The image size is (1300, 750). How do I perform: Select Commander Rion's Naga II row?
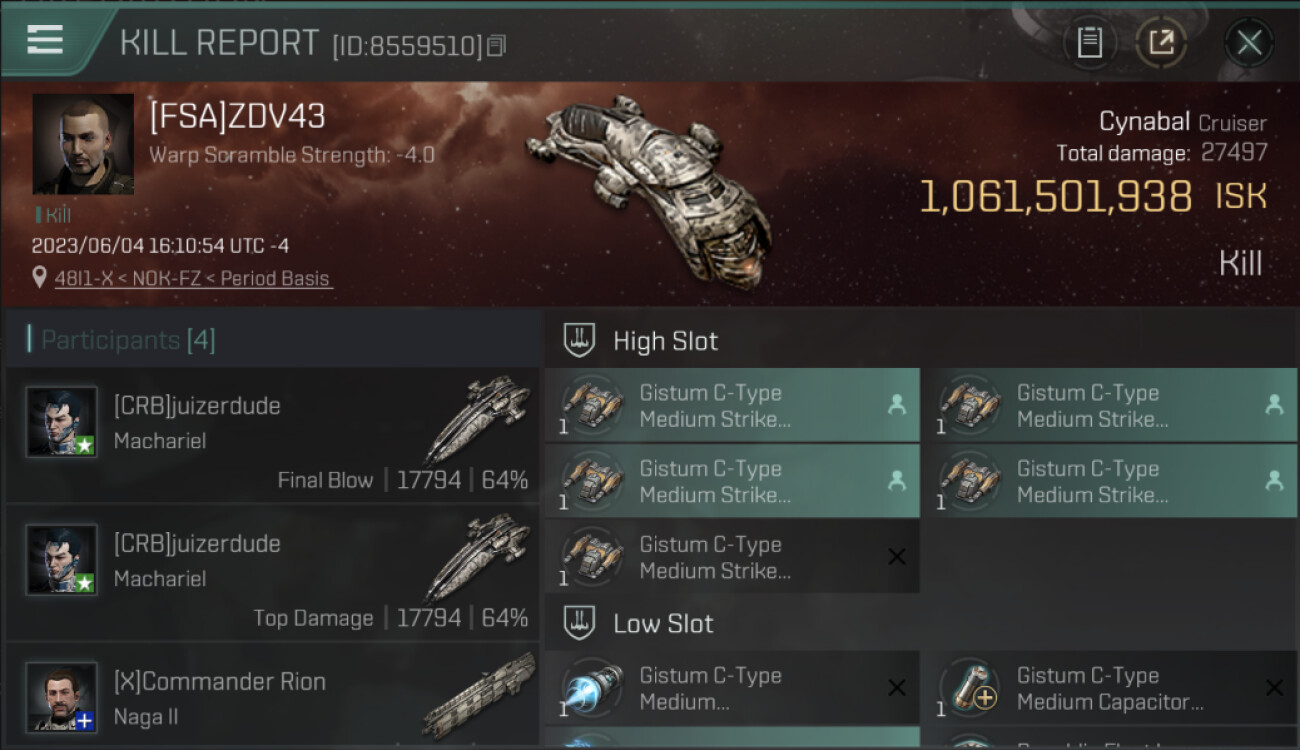pyautogui.click(x=272, y=697)
